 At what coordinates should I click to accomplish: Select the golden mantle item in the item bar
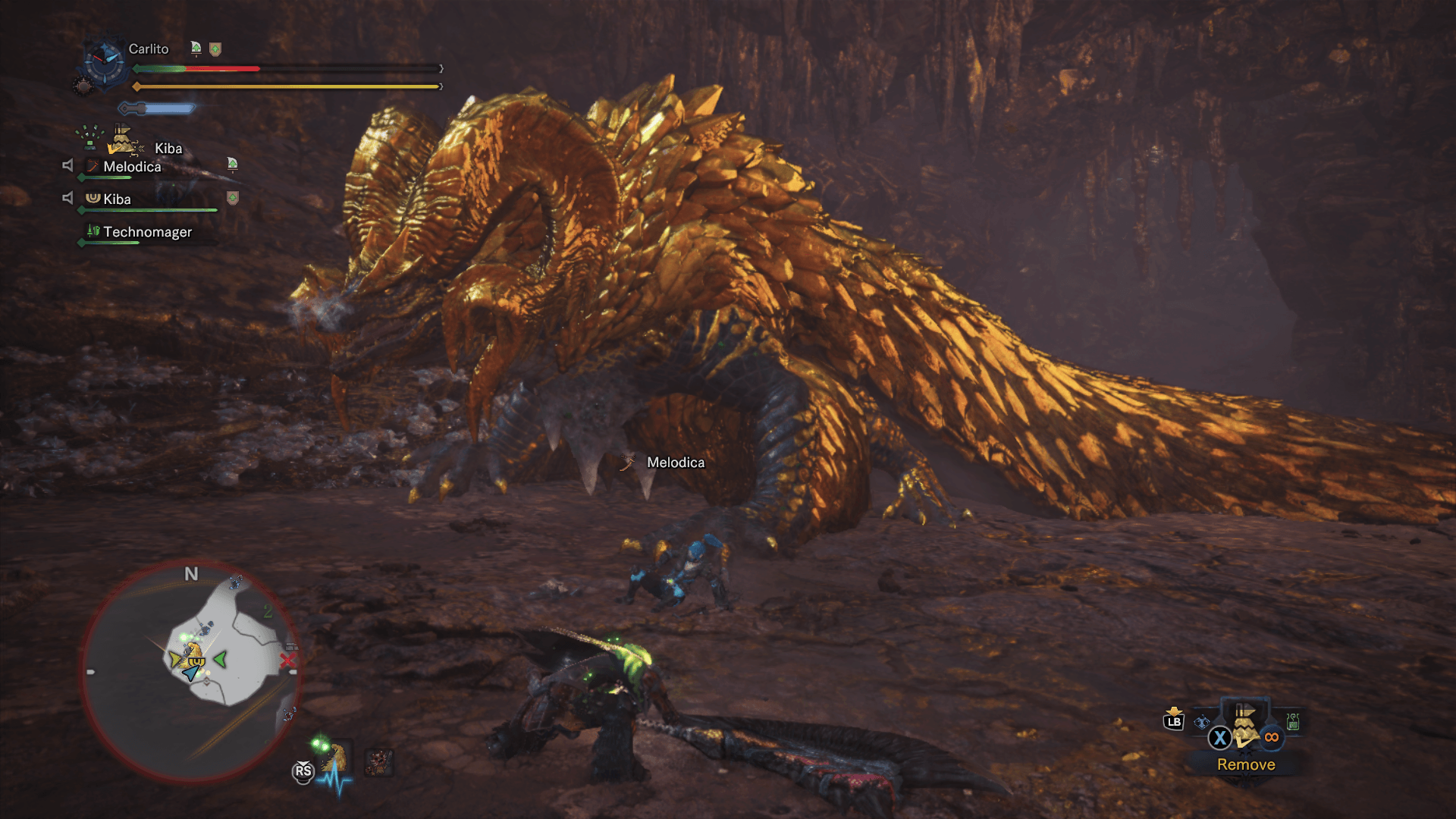[1244, 726]
